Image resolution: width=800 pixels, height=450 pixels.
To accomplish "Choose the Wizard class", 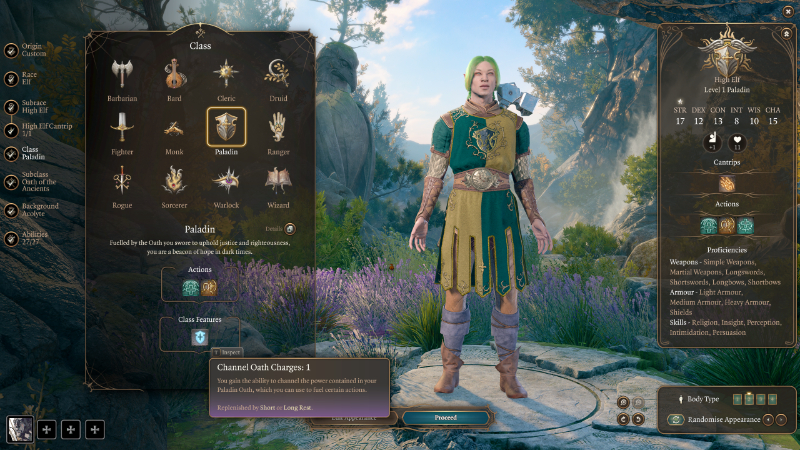I will coord(278,180).
